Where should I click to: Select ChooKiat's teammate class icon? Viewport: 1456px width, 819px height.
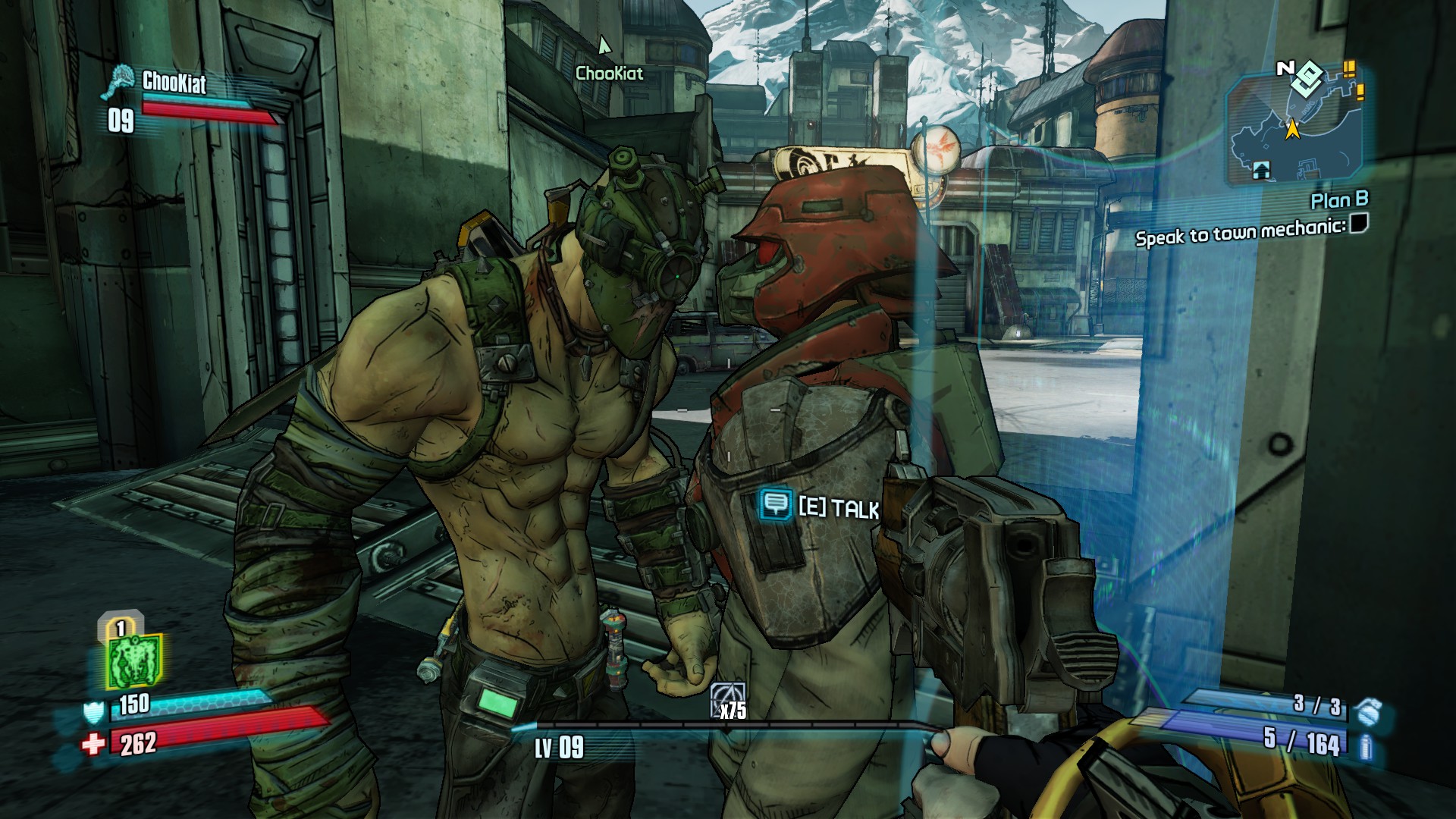coord(119,81)
